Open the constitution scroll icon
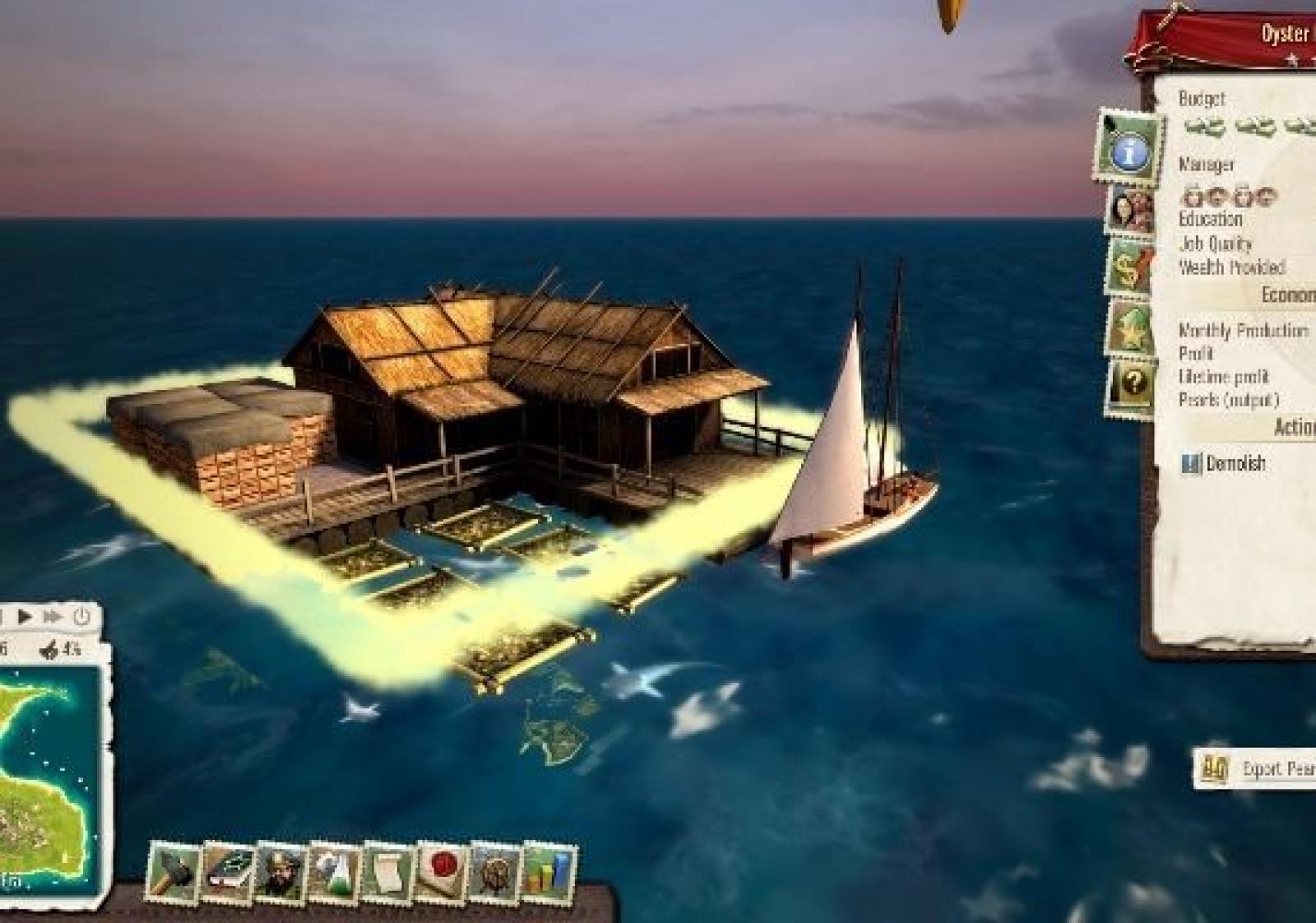The image size is (1316, 923). [388, 873]
